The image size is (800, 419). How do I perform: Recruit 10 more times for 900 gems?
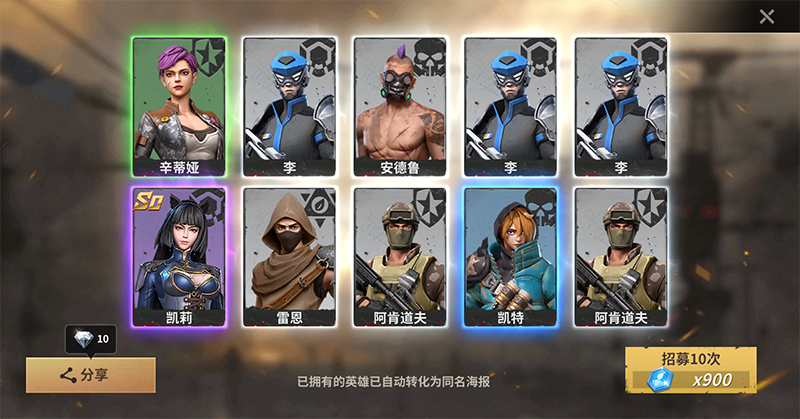click(x=690, y=369)
